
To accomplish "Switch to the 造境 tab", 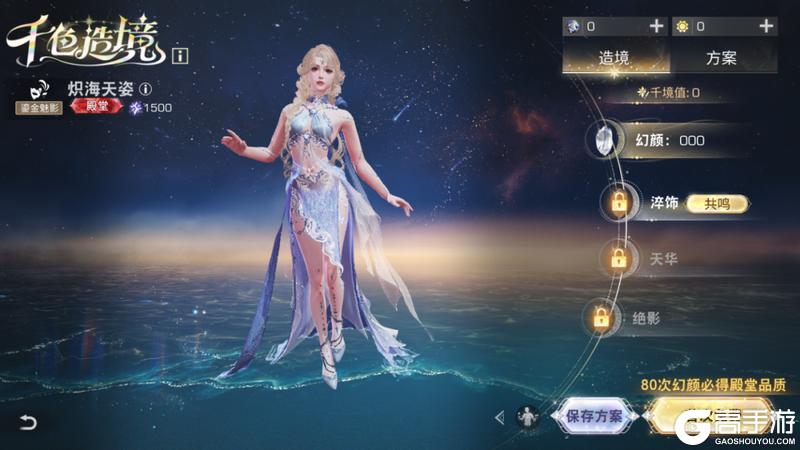I will click(613, 57).
